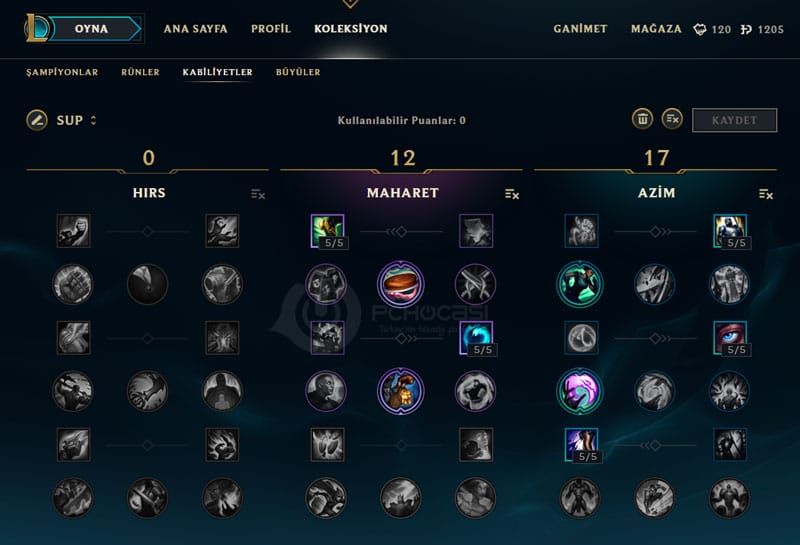Switch to the KOLEKSİYON tab
This screenshot has width=800, height=545.
coord(350,29)
